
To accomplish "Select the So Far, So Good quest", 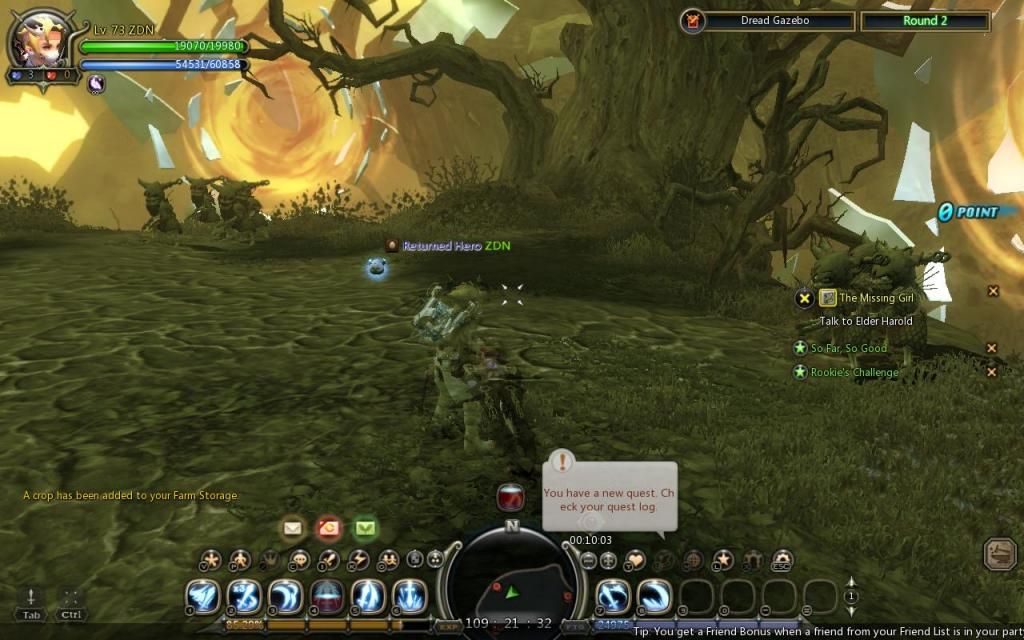I will pyautogui.click(x=848, y=348).
